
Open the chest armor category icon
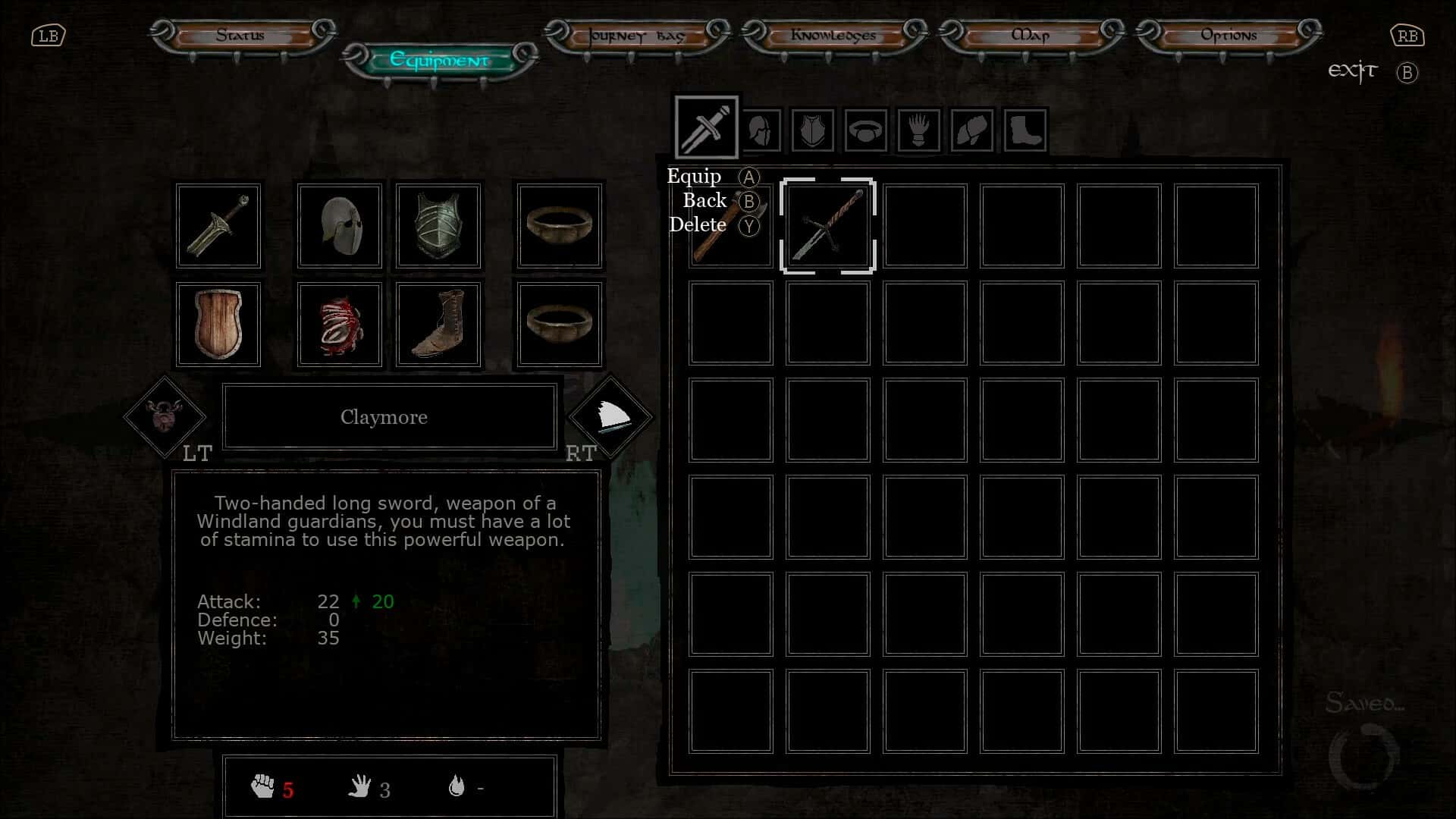(812, 130)
